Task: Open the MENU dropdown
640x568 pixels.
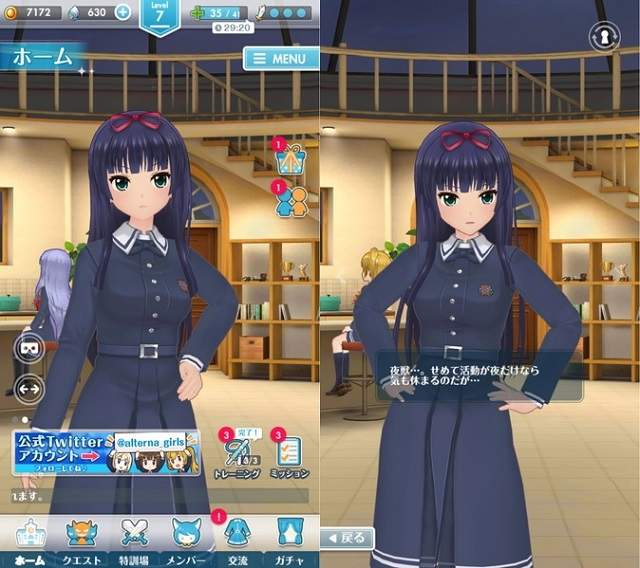Action: pos(280,59)
